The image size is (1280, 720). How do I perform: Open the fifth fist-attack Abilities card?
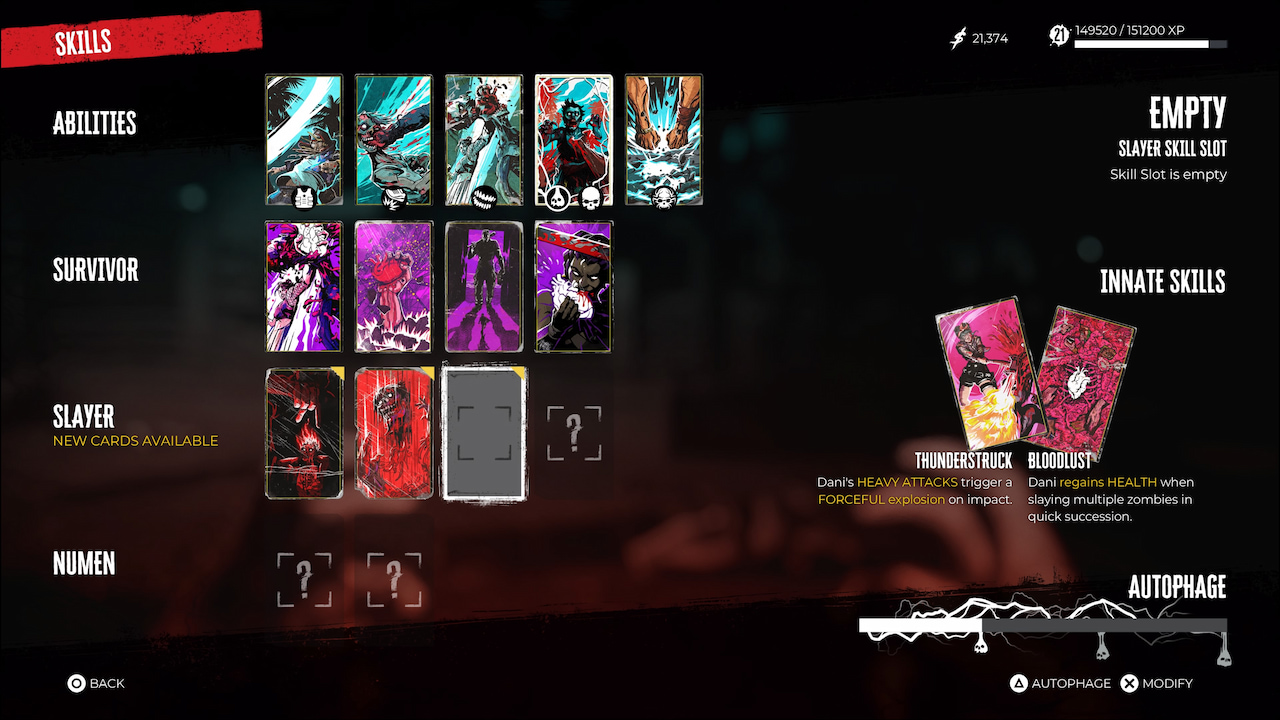(x=663, y=139)
